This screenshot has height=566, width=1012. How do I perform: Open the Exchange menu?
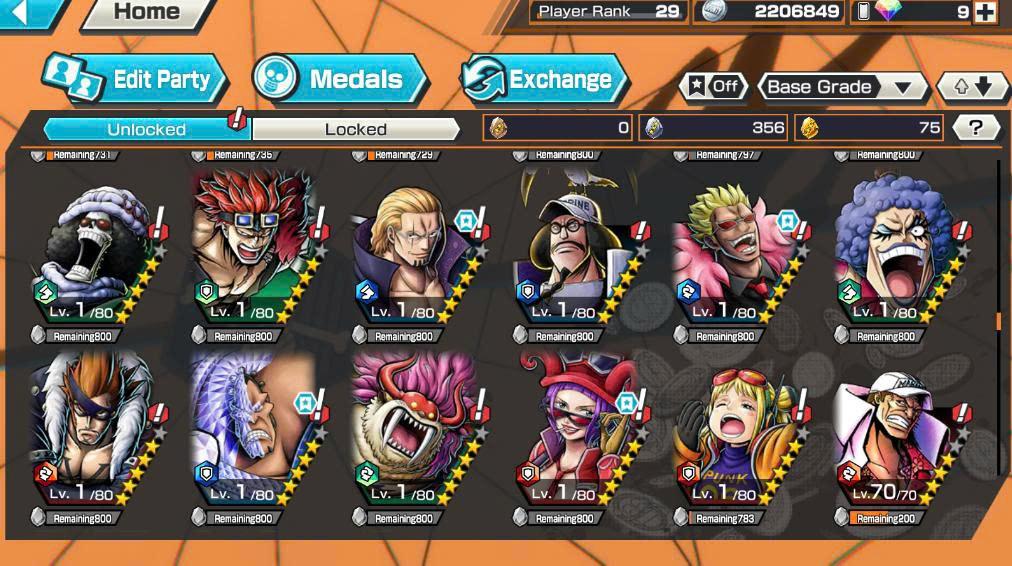(544, 80)
